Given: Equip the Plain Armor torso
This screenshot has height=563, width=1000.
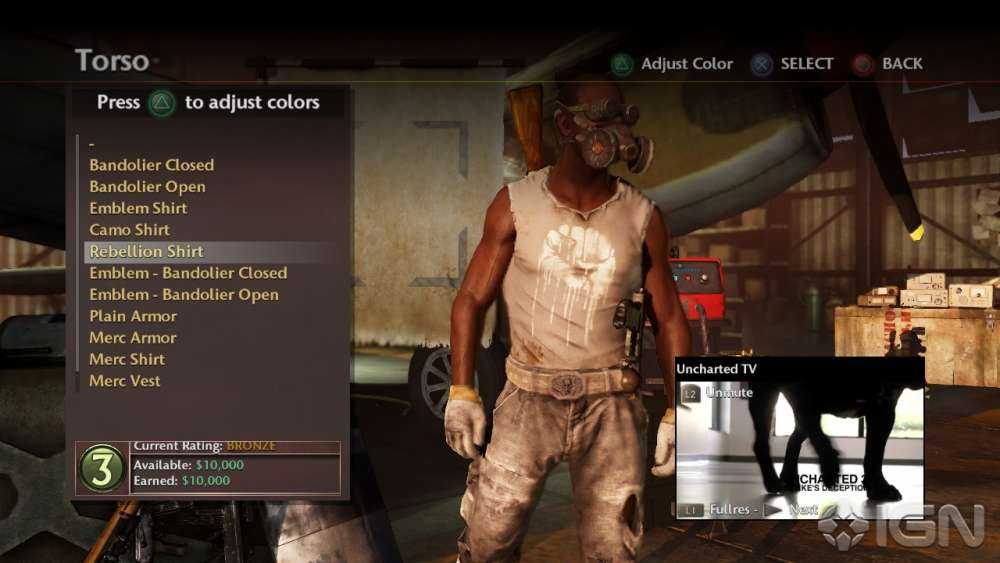Looking at the screenshot, I should coord(133,316).
